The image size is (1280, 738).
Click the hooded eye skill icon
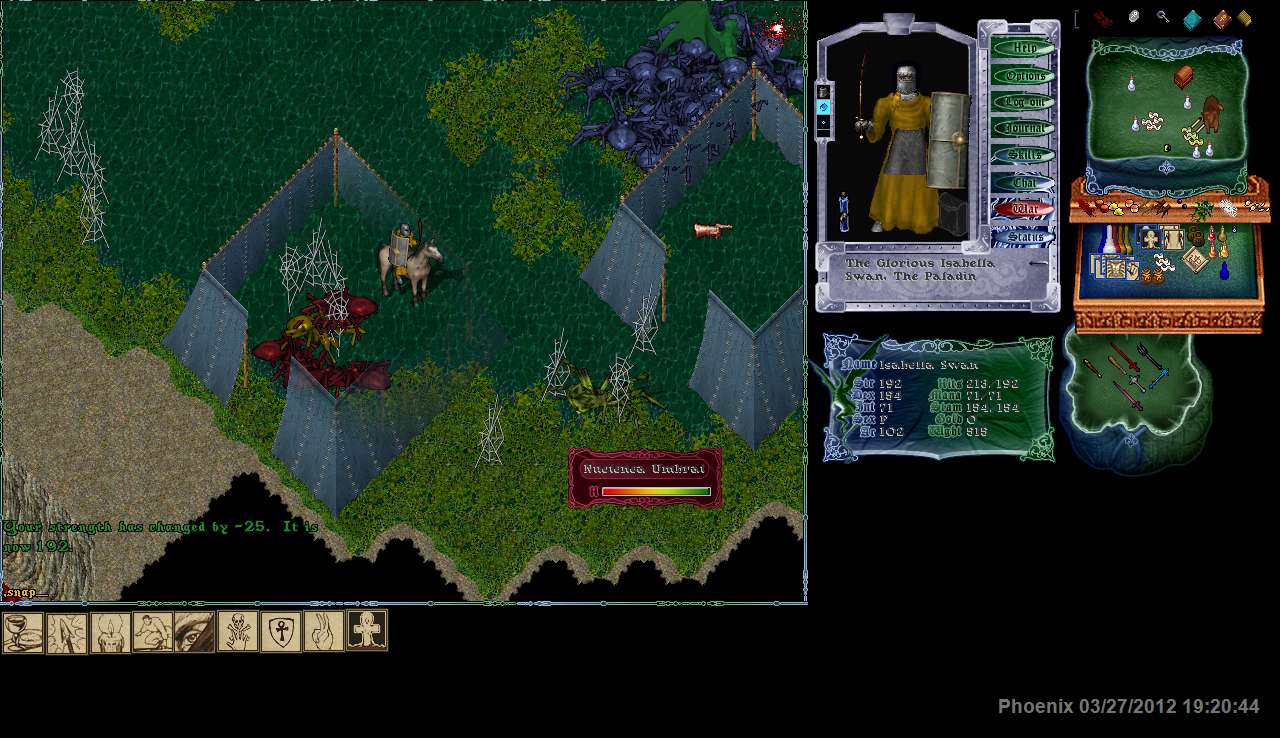[x=195, y=632]
